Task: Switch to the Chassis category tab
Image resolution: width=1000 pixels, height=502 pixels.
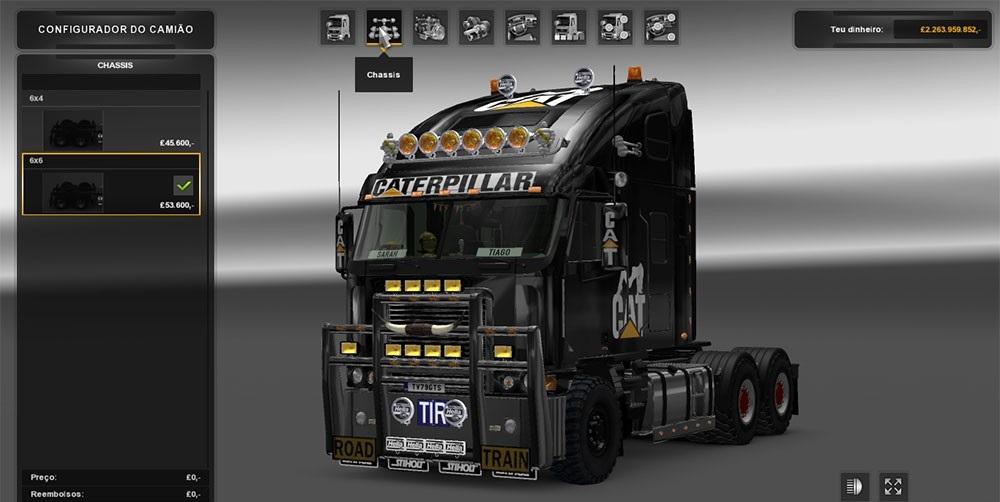Action: tap(384, 27)
